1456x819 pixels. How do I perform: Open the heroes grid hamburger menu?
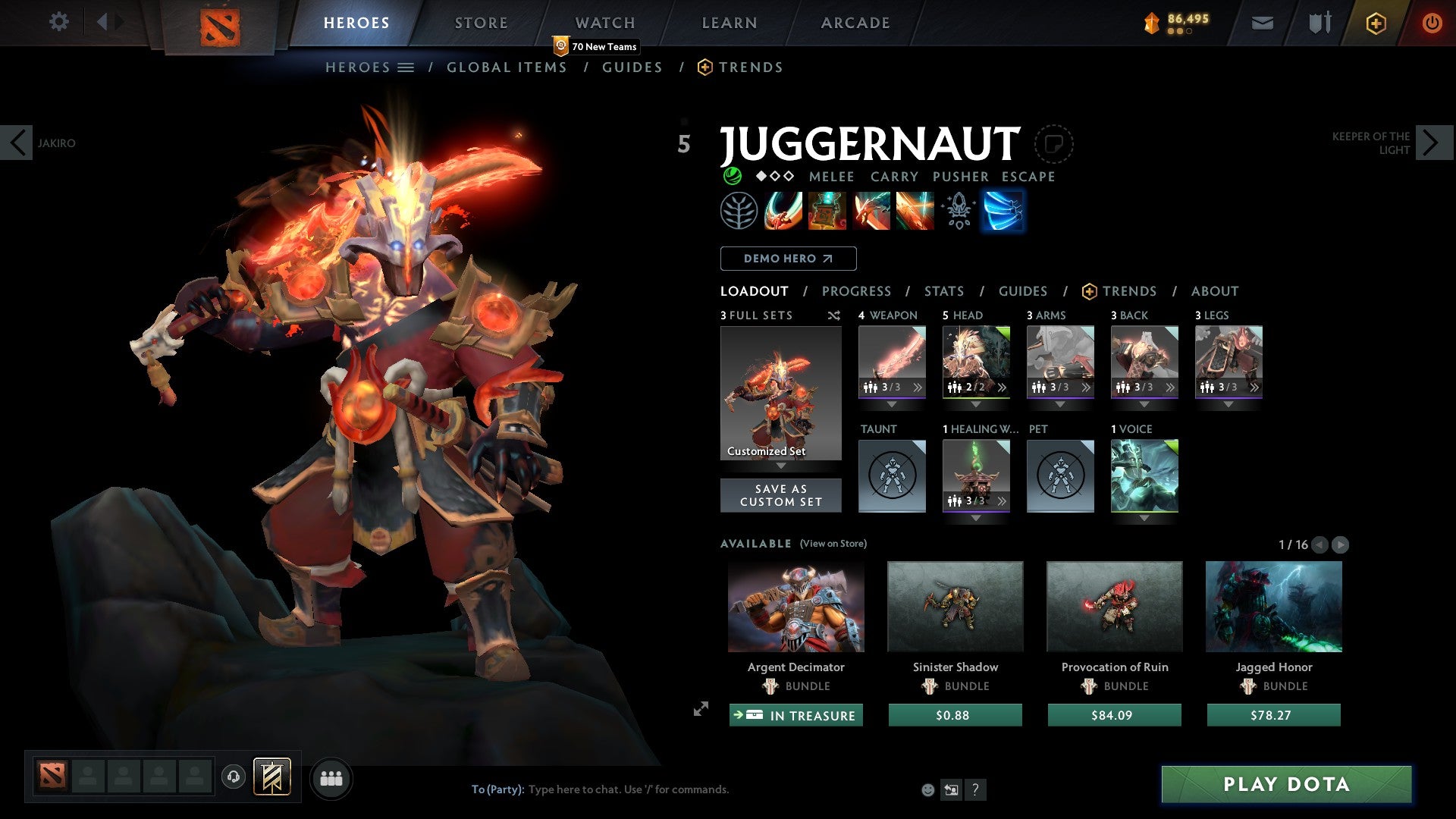(407, 67)
